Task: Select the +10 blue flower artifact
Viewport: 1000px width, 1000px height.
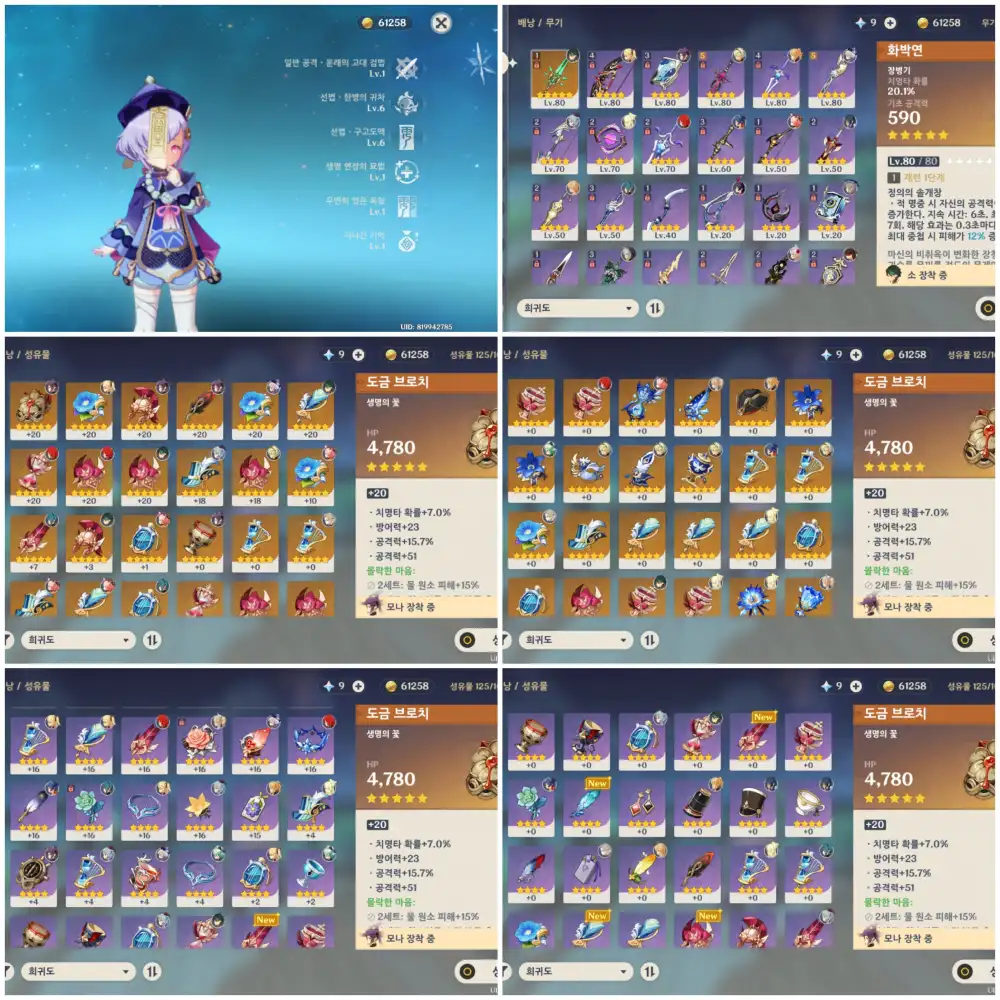Action: coord(310,475)
